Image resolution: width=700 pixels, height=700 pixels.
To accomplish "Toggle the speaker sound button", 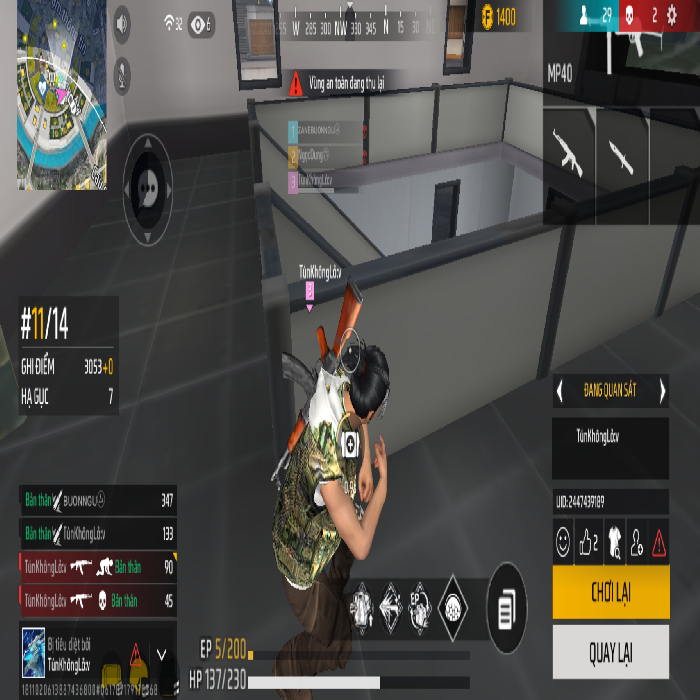I will [122, 22].
